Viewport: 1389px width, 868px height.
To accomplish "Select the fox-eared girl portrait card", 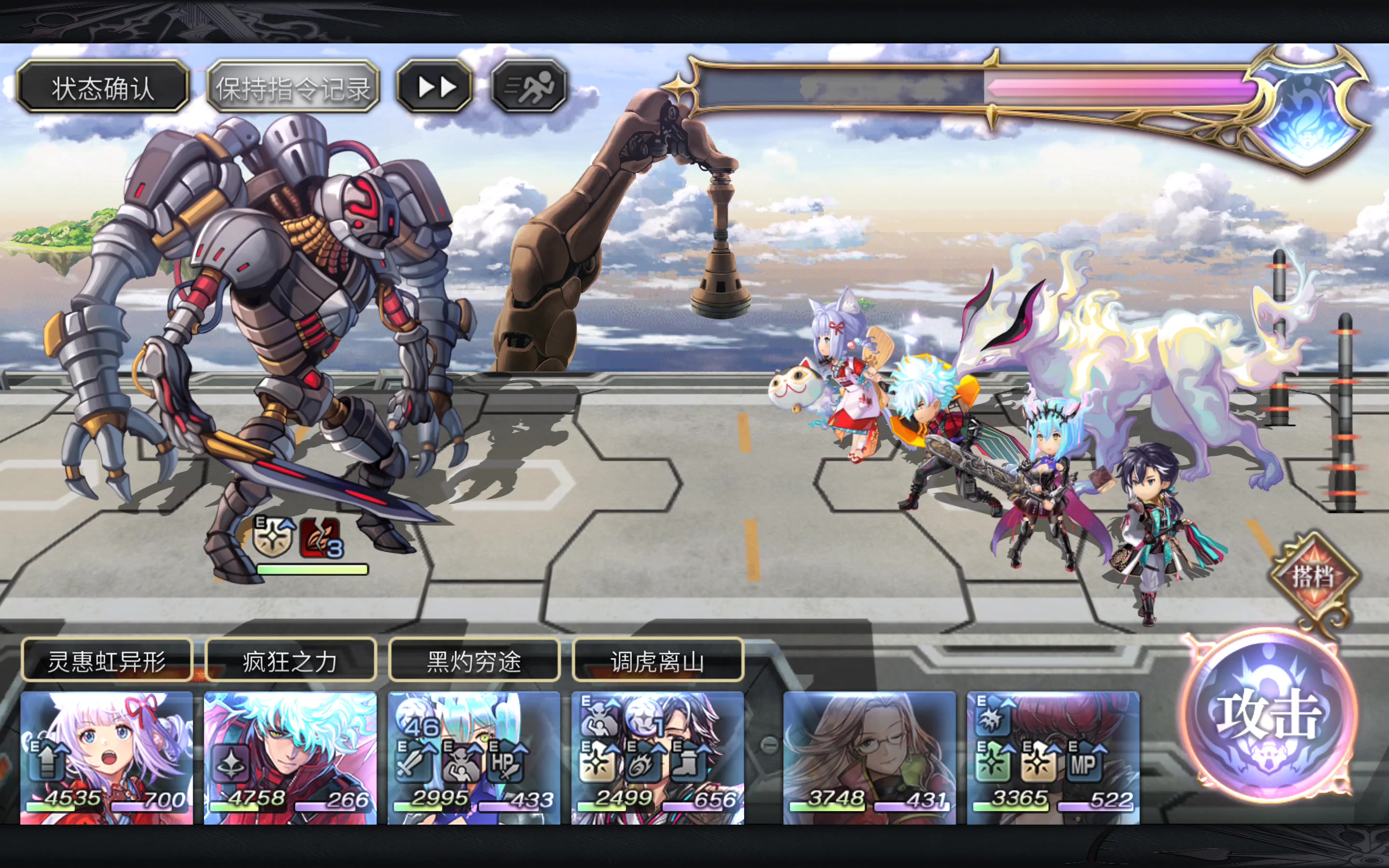I will pyautogui.click(x=107, y=758).
